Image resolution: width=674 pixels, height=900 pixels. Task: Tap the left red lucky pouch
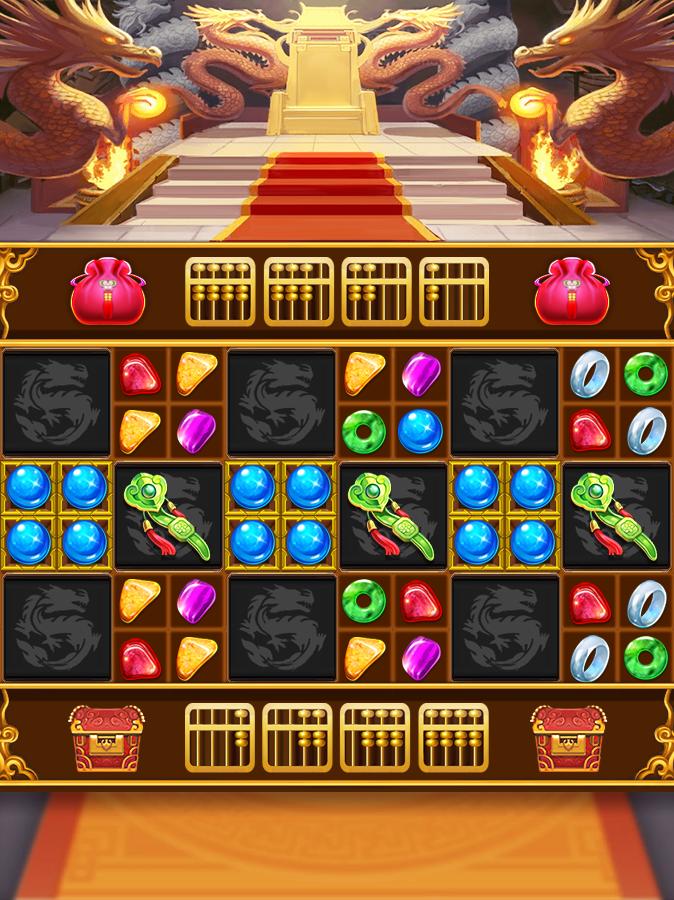(x=107, y=291)
